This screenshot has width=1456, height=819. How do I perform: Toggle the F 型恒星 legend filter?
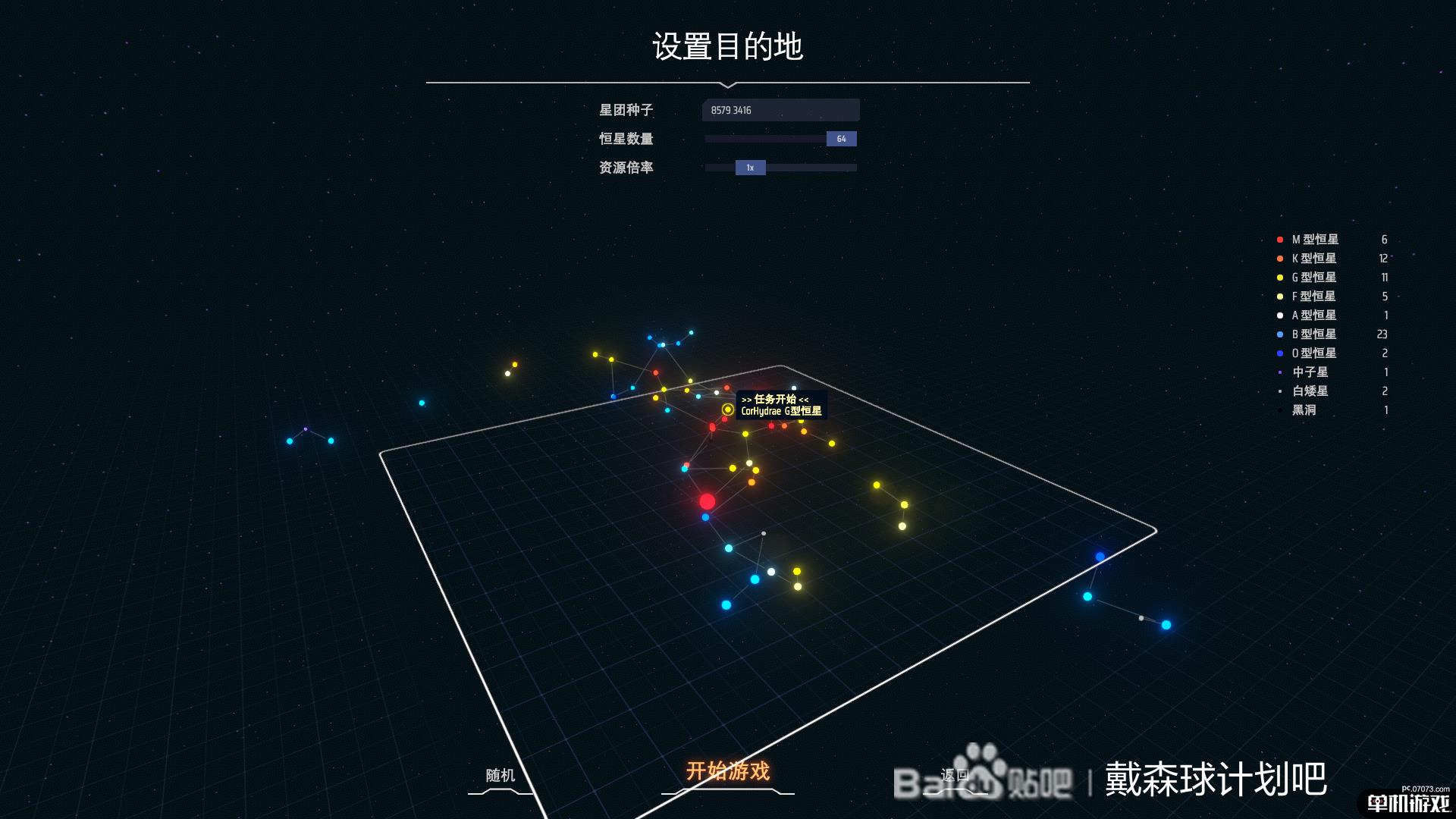(1279, 296)
